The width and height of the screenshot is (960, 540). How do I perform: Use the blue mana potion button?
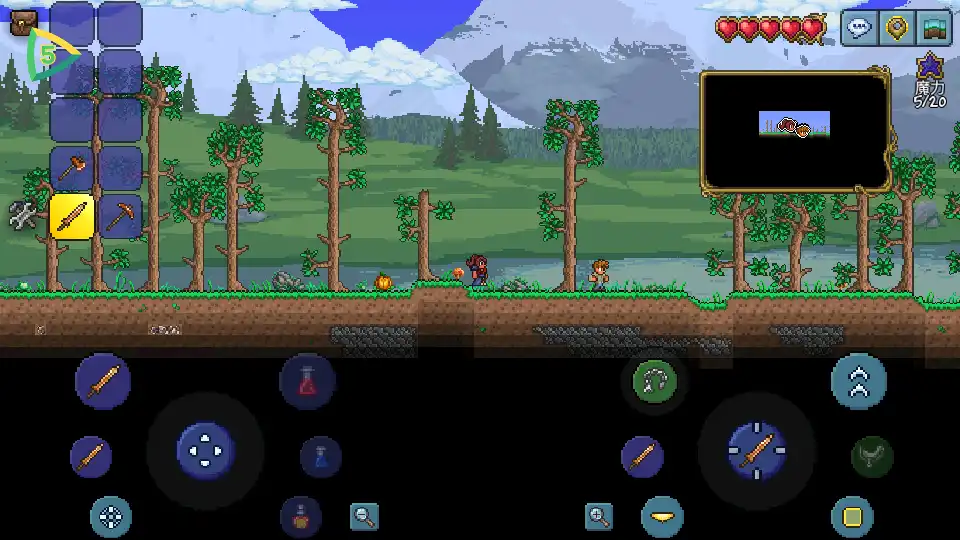[321, 457]
